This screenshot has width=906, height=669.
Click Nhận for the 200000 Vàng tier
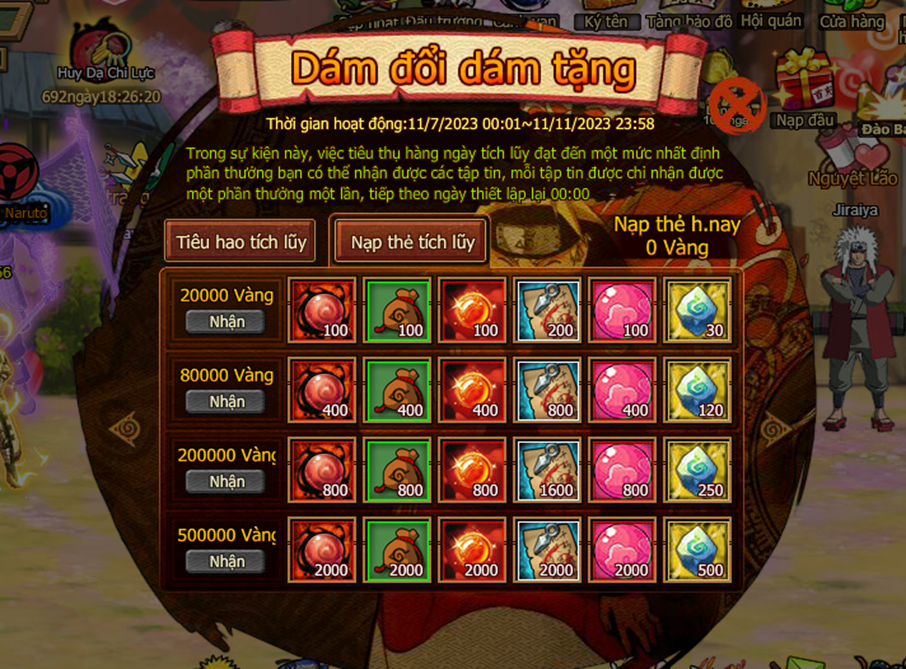click(226, 482)
